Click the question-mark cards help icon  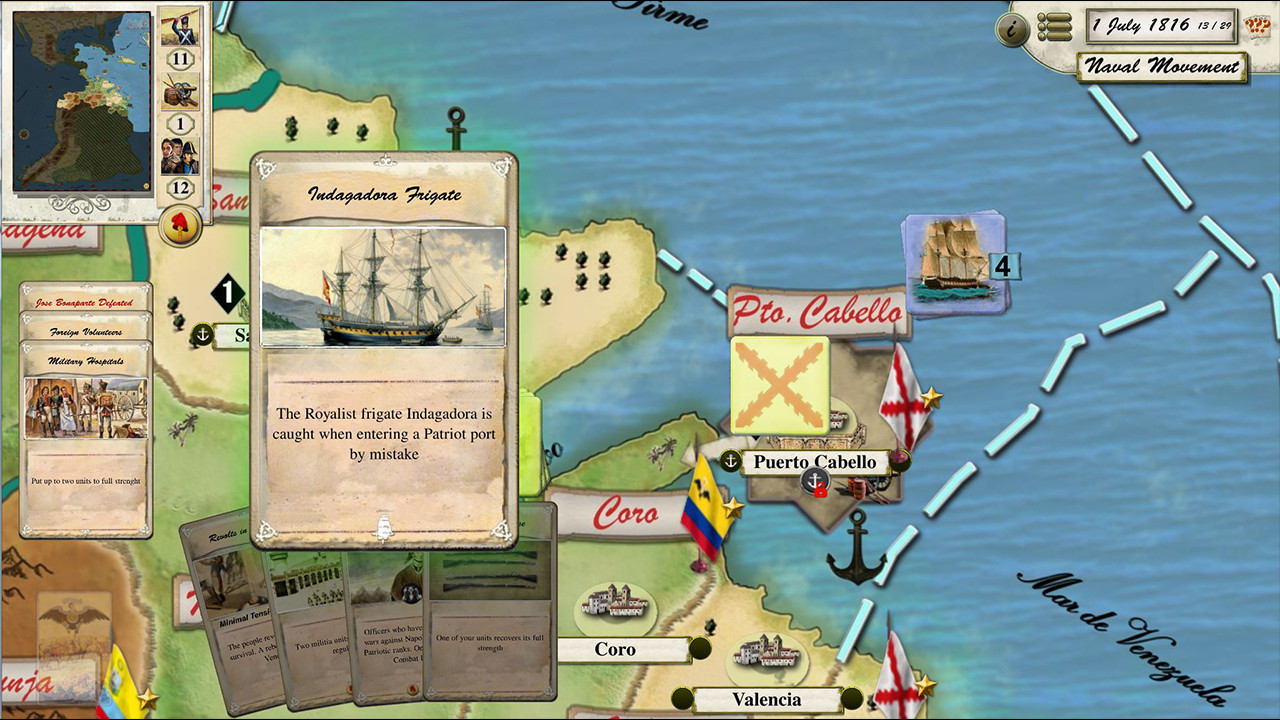click(1257, 26)
